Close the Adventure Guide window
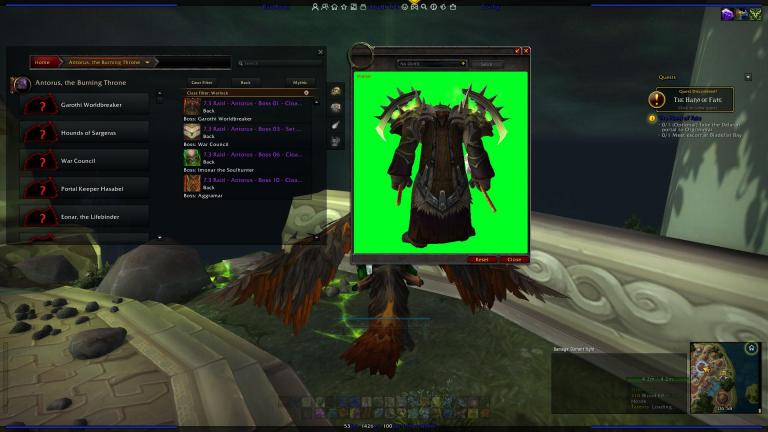This screenshot has height=432, width=768. [x=320, y=52]
